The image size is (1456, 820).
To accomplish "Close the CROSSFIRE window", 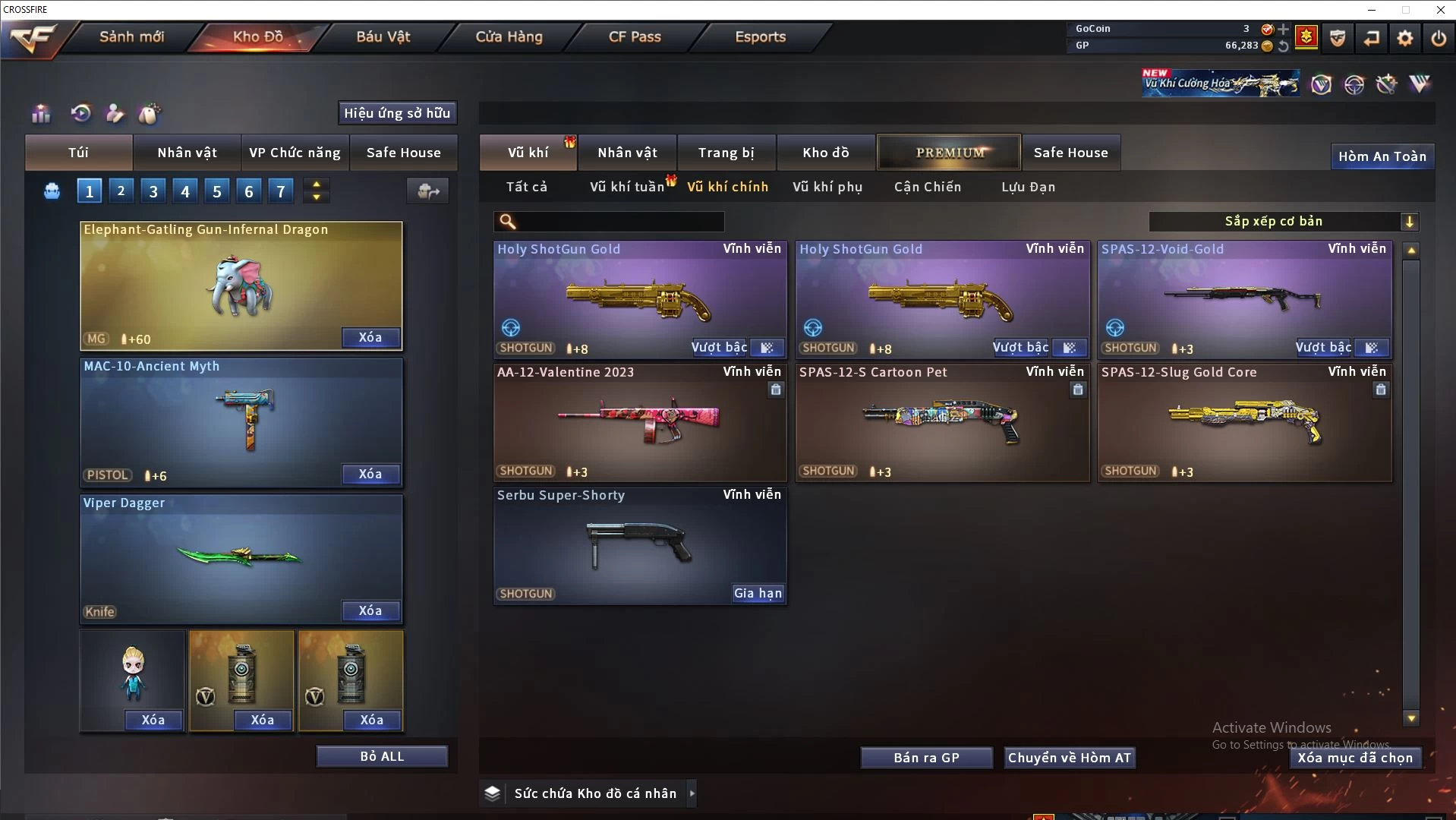I will 1440,10.
